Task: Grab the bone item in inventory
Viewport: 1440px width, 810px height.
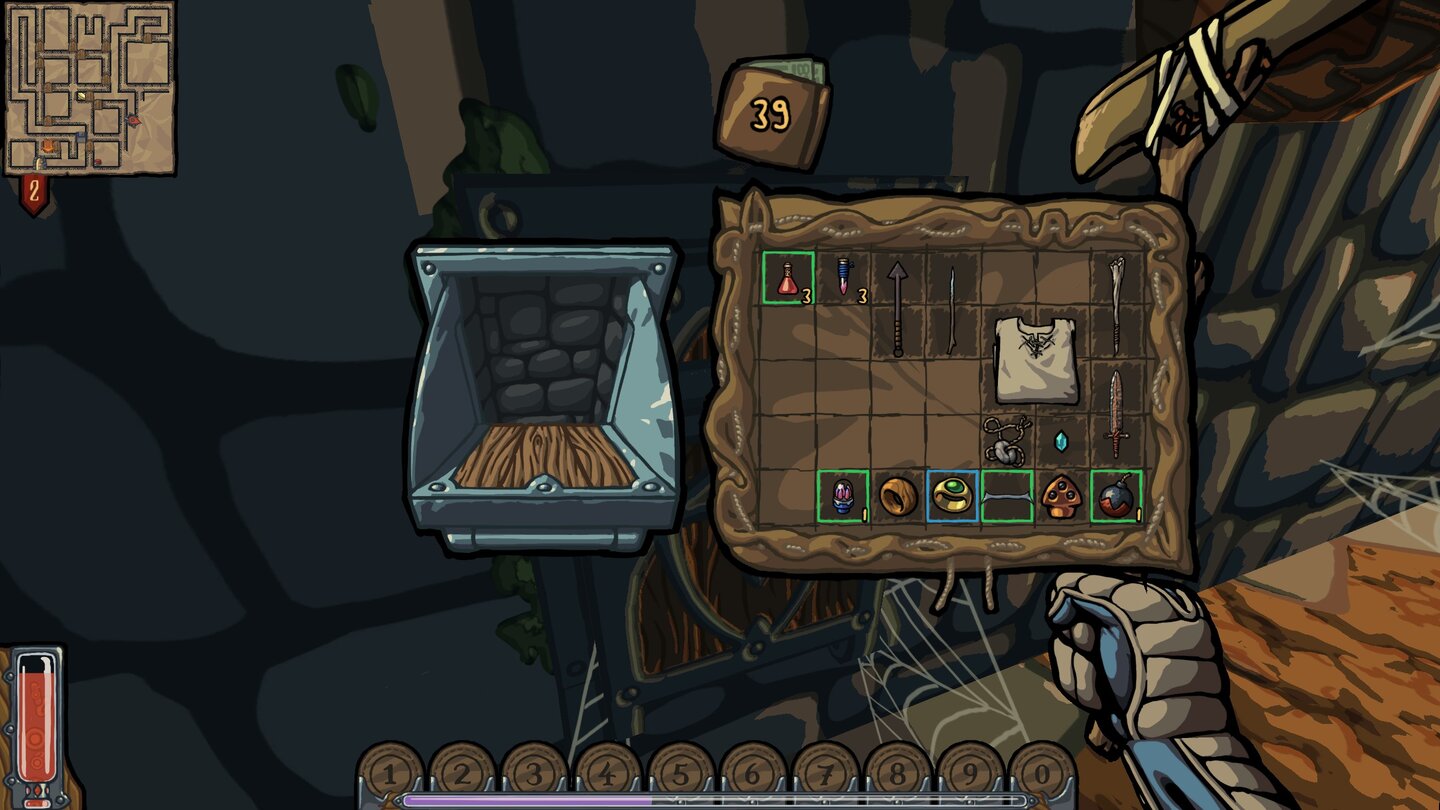Action: coord(1118,300)
